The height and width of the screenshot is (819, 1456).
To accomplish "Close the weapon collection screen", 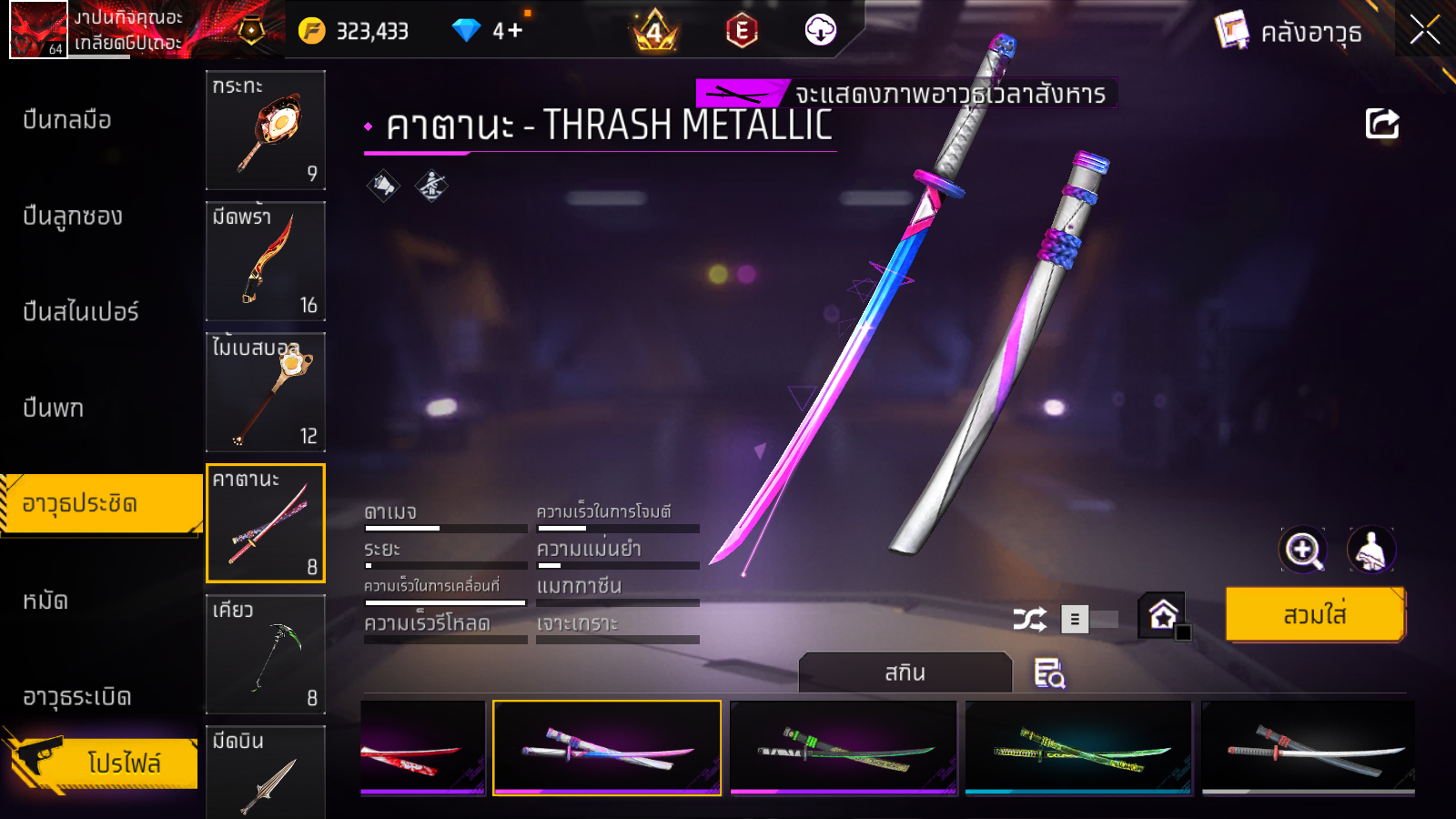I will point(1424,31).
